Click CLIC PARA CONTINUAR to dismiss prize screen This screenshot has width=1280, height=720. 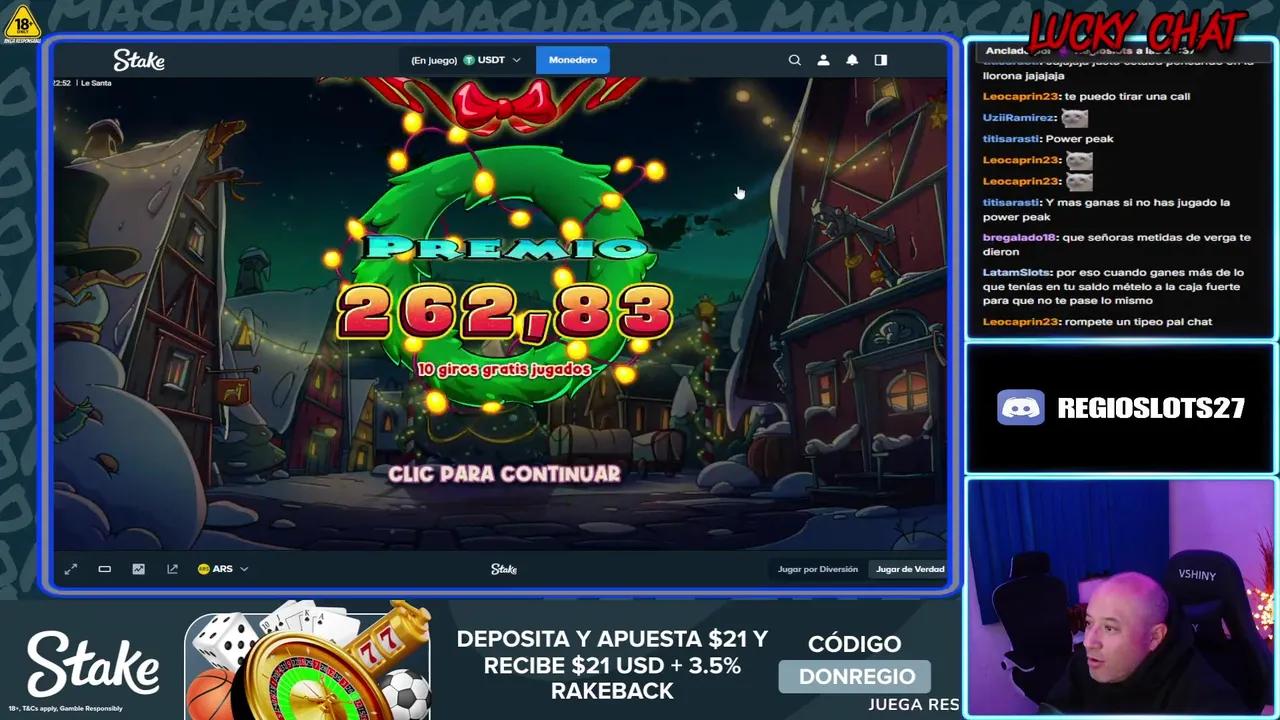point(503,474)
